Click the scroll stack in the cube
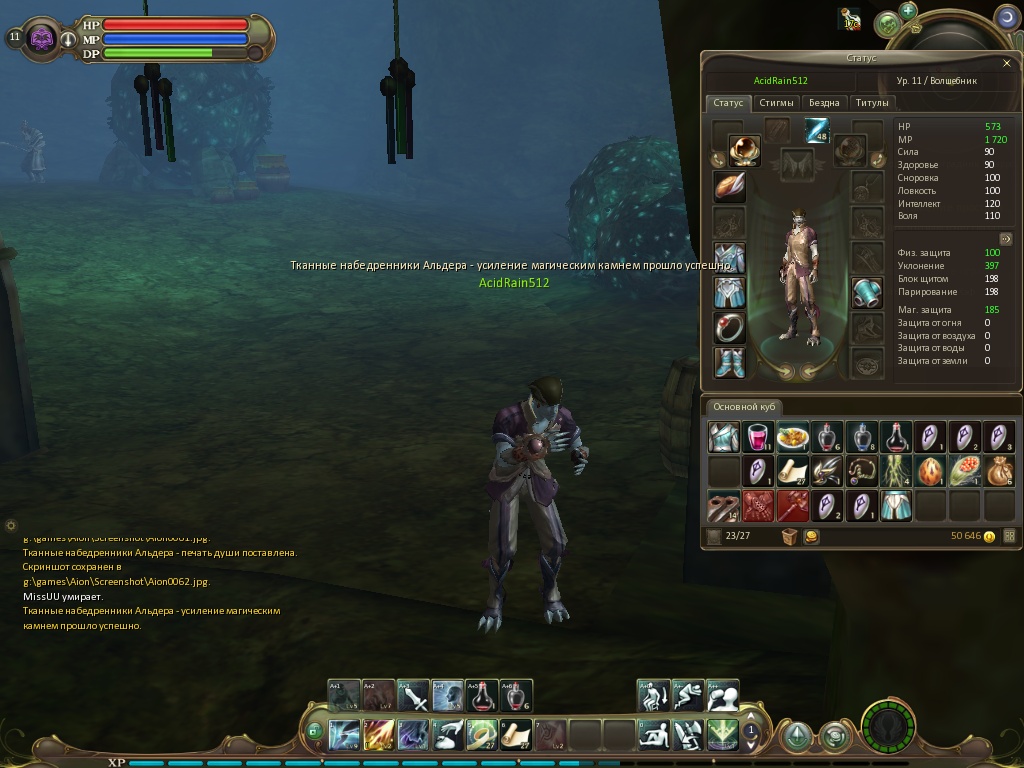The height and width of the screenshot is (768, 1024). [x=793, y=471]
